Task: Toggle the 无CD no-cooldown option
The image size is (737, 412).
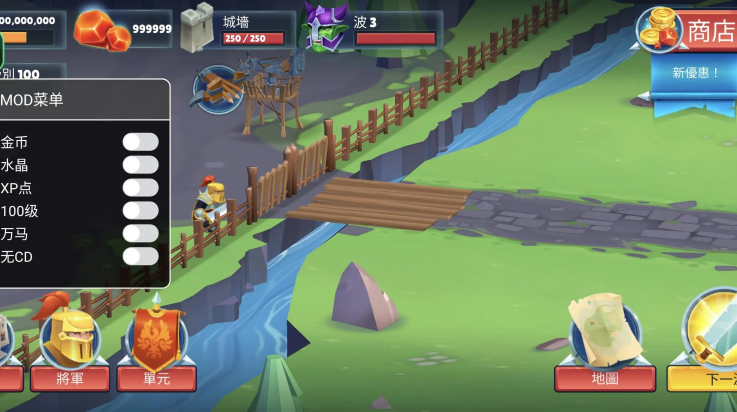Action: (140, 257)
